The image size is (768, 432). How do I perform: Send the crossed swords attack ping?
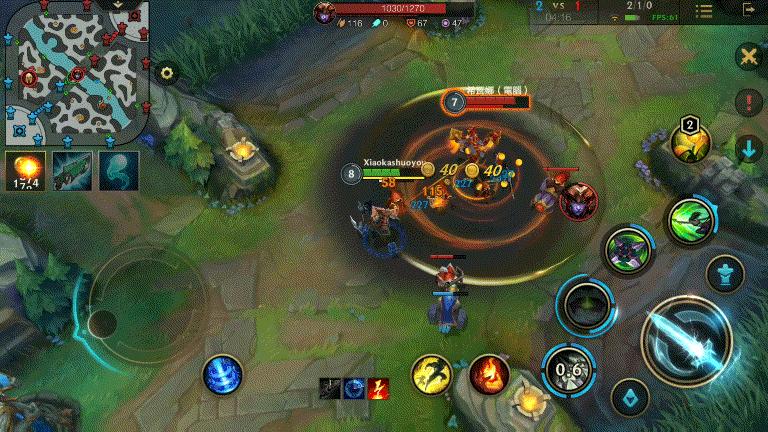click(748, 56)
